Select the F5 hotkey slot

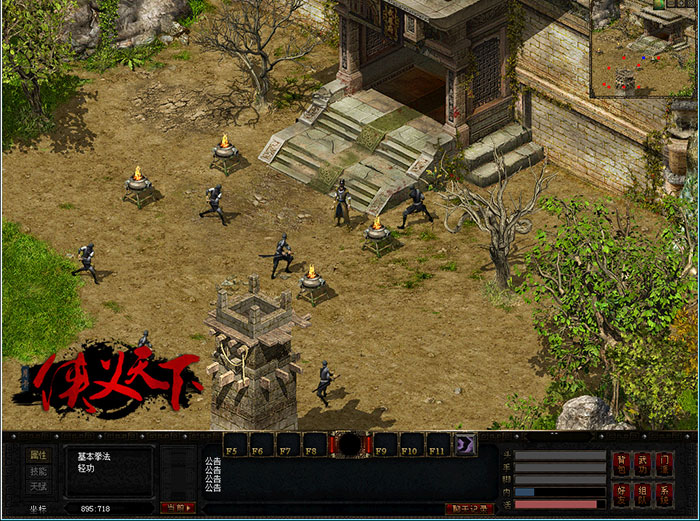click(235, 444)
